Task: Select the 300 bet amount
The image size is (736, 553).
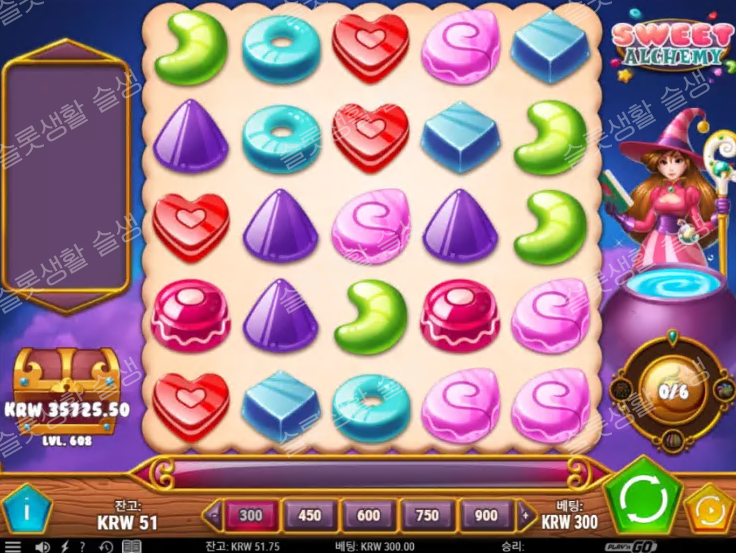Action: click(x=251, y=516)
